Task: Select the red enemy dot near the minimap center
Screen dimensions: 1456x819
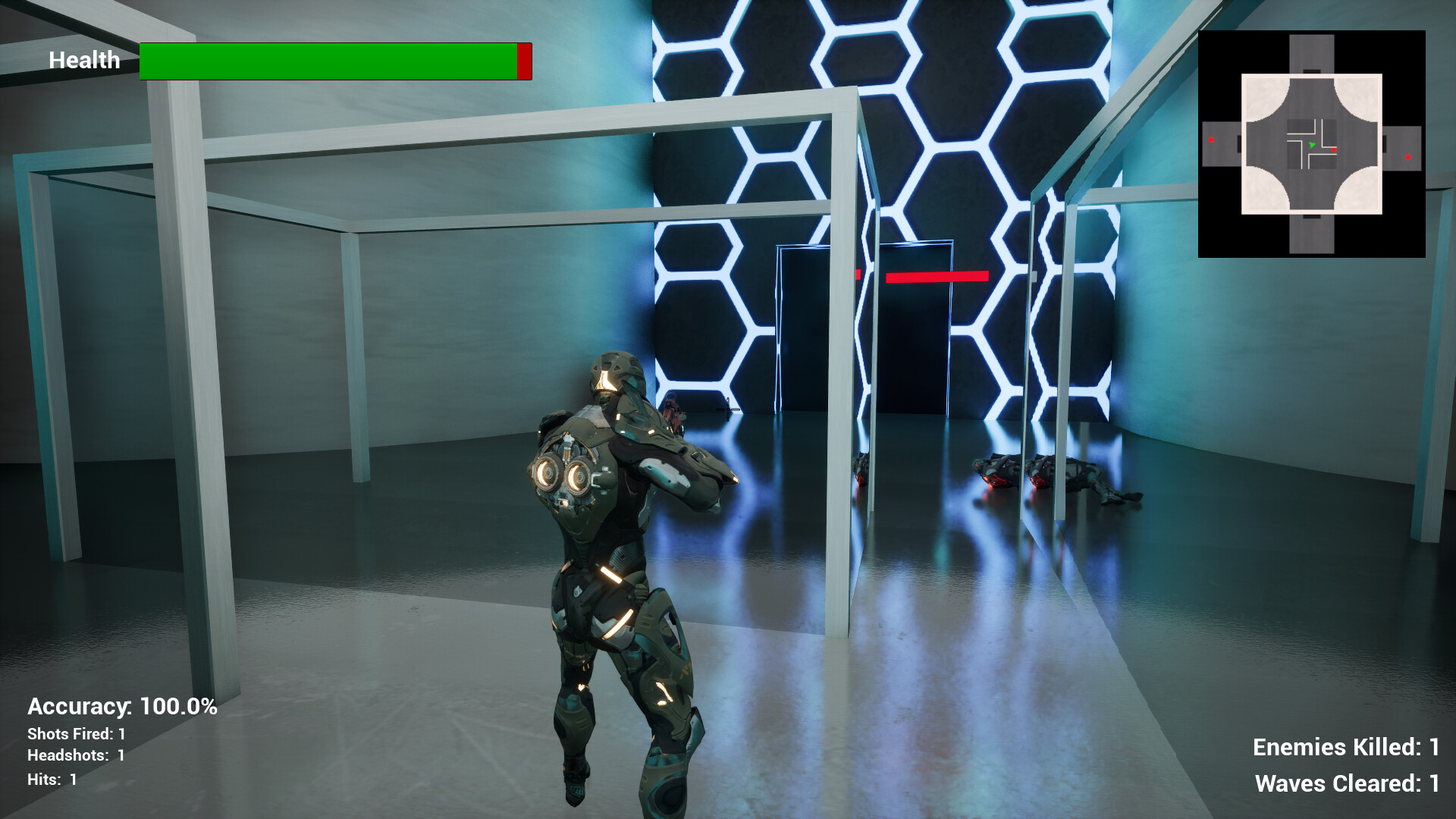Action: (x=1334, y=150)
